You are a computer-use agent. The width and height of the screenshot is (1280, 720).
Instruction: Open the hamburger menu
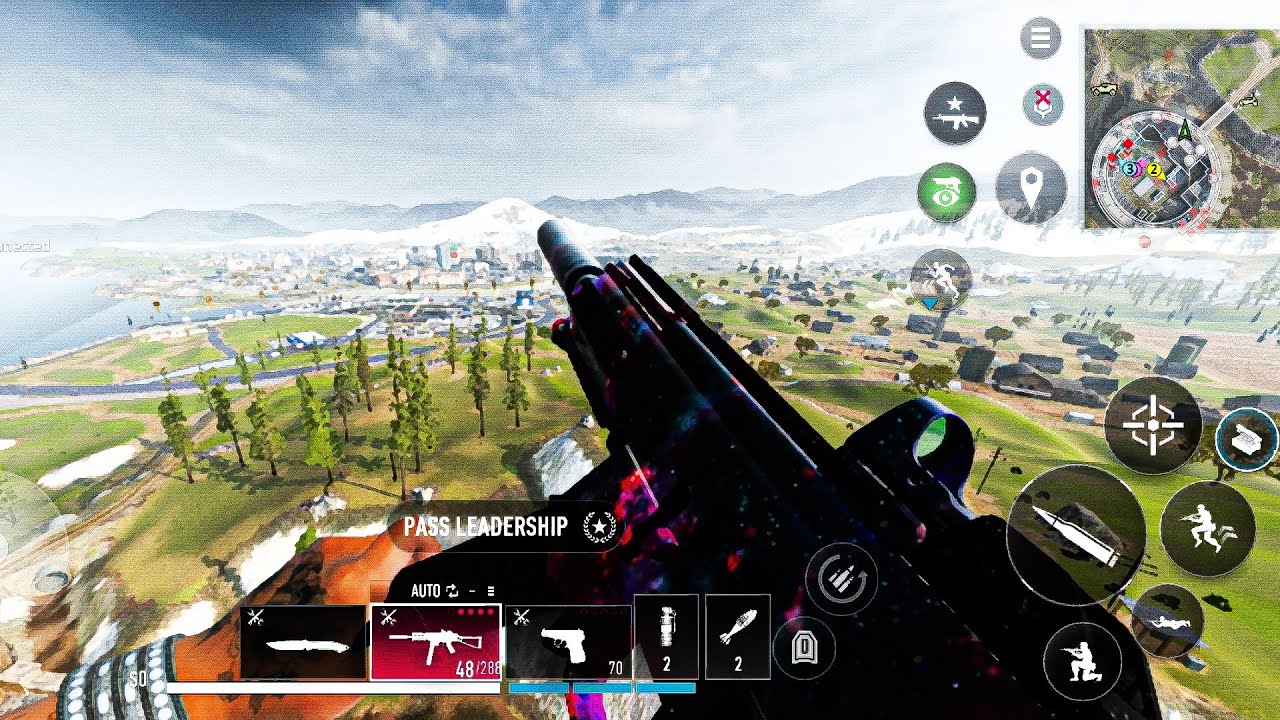pyautogui.click(x=1041, y=39)
